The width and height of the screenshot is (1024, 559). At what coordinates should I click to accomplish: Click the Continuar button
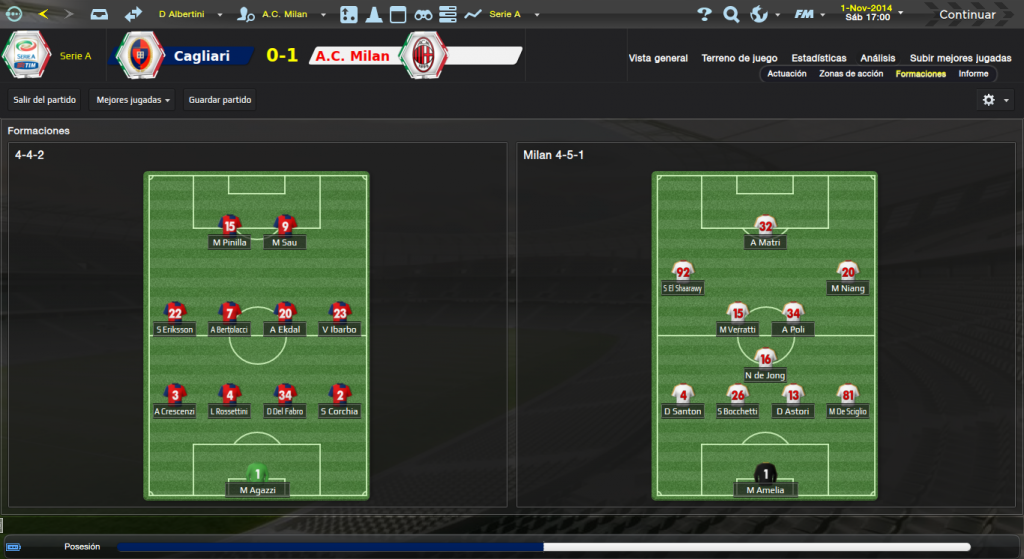click(966, 14)
